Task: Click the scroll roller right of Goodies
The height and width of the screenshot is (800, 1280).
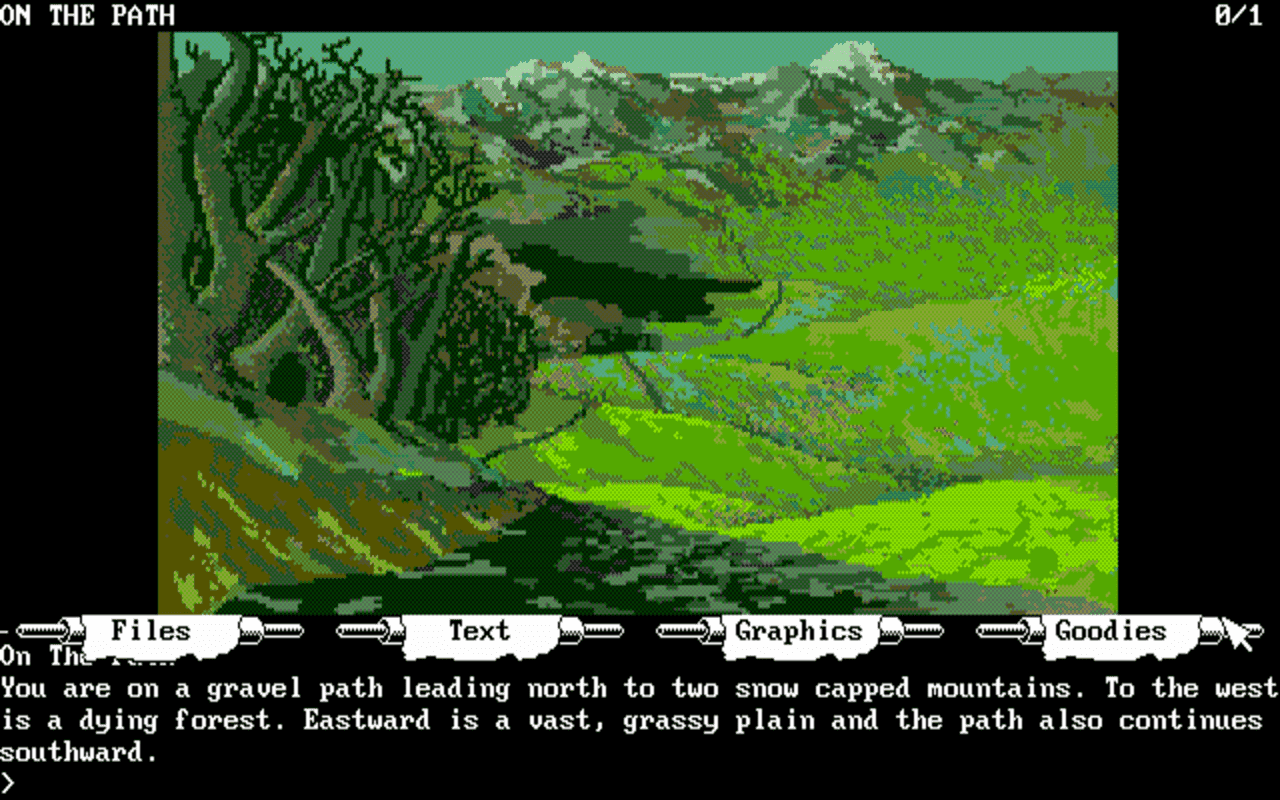Action: [x=1212, y=631]
